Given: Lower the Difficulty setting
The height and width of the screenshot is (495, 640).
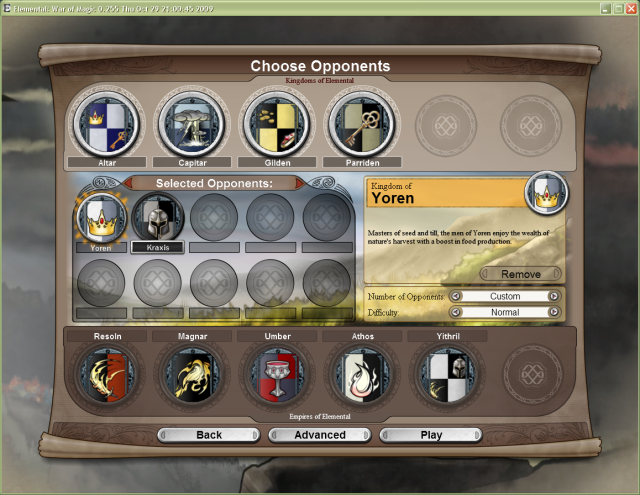Looking at the screenshot, I should click(455, 312).
